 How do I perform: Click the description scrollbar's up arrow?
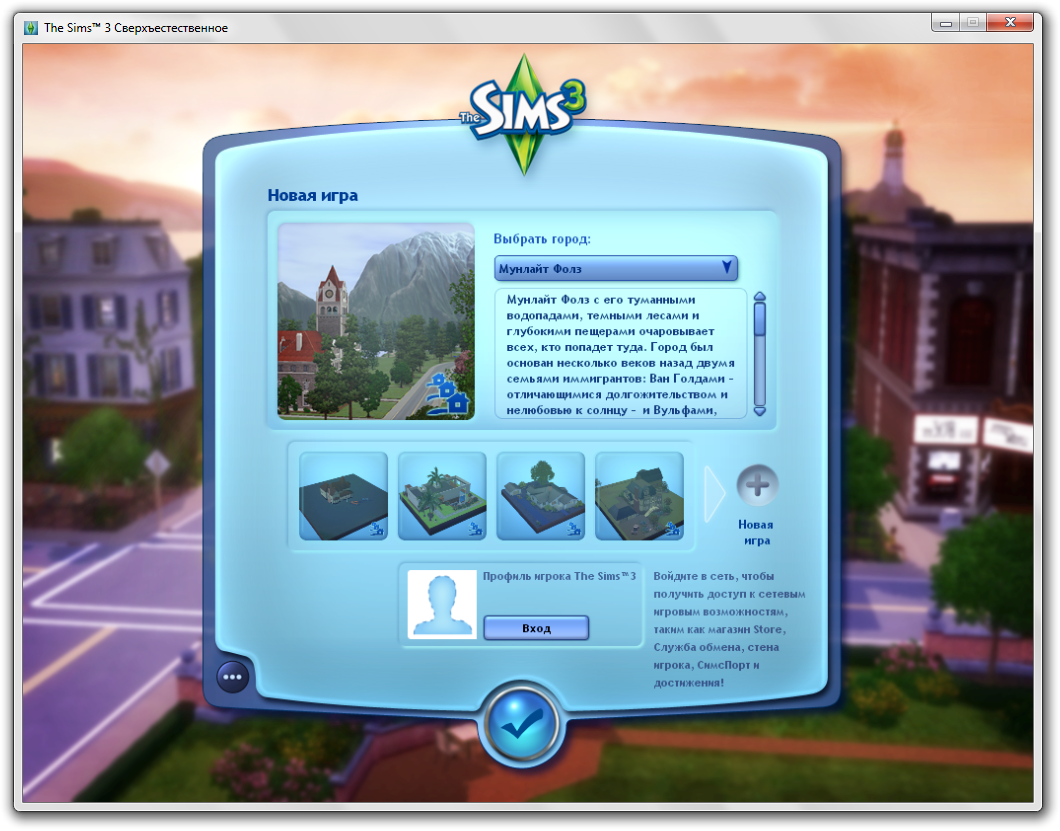759,297
